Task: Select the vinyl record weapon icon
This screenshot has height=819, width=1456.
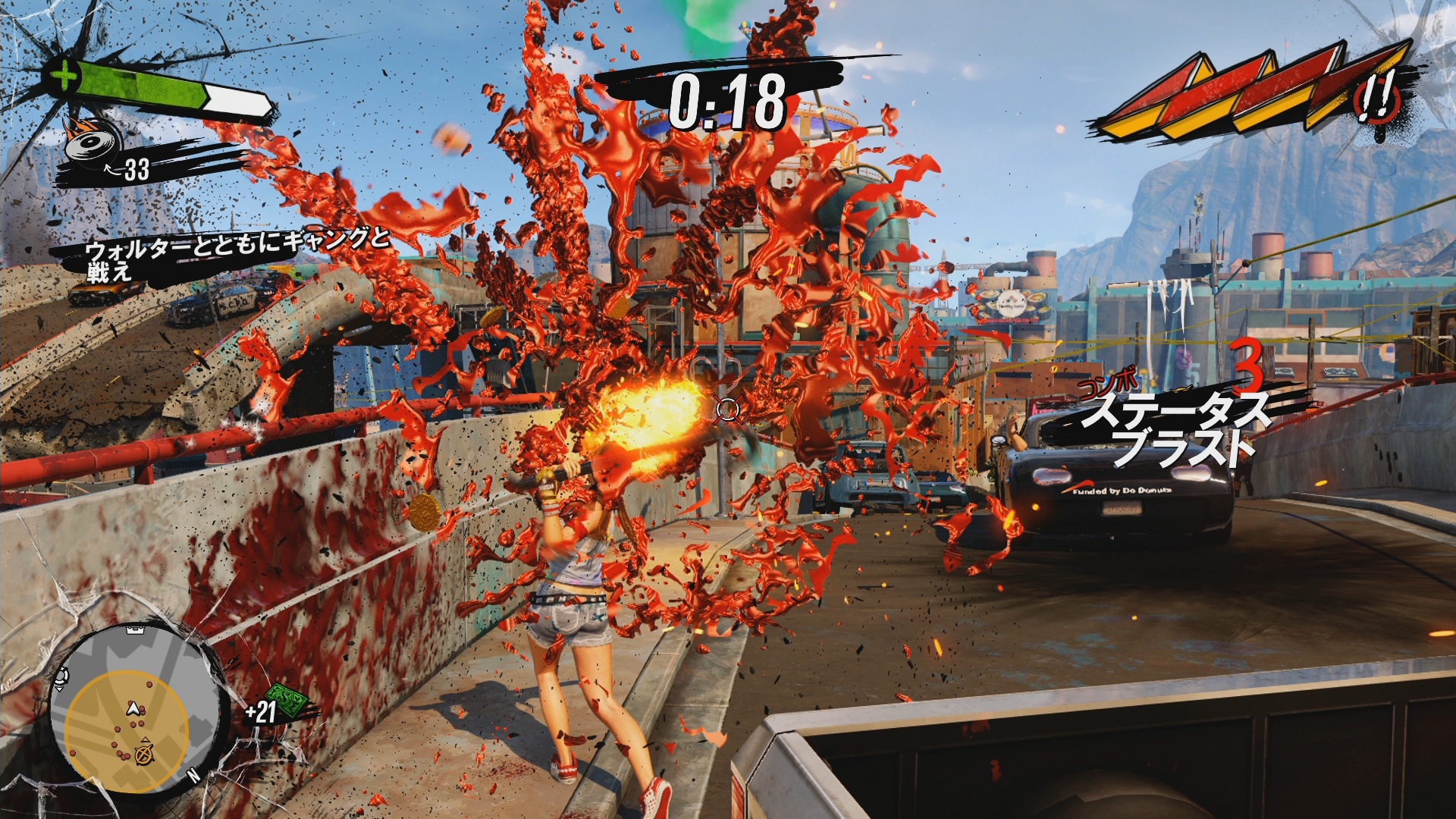Action: coord(93,141)
